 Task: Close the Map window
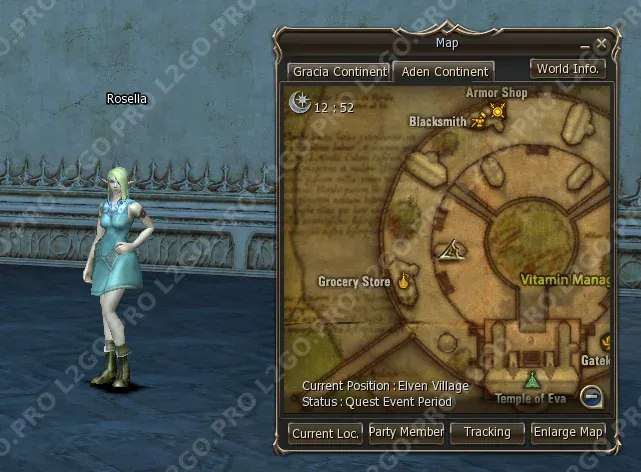601,44
